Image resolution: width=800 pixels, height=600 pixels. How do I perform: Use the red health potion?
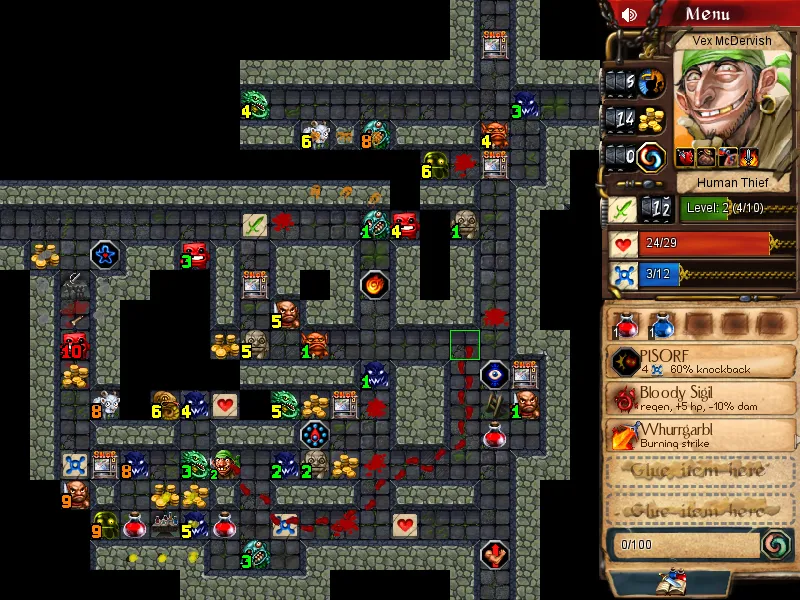coord(628,324)
